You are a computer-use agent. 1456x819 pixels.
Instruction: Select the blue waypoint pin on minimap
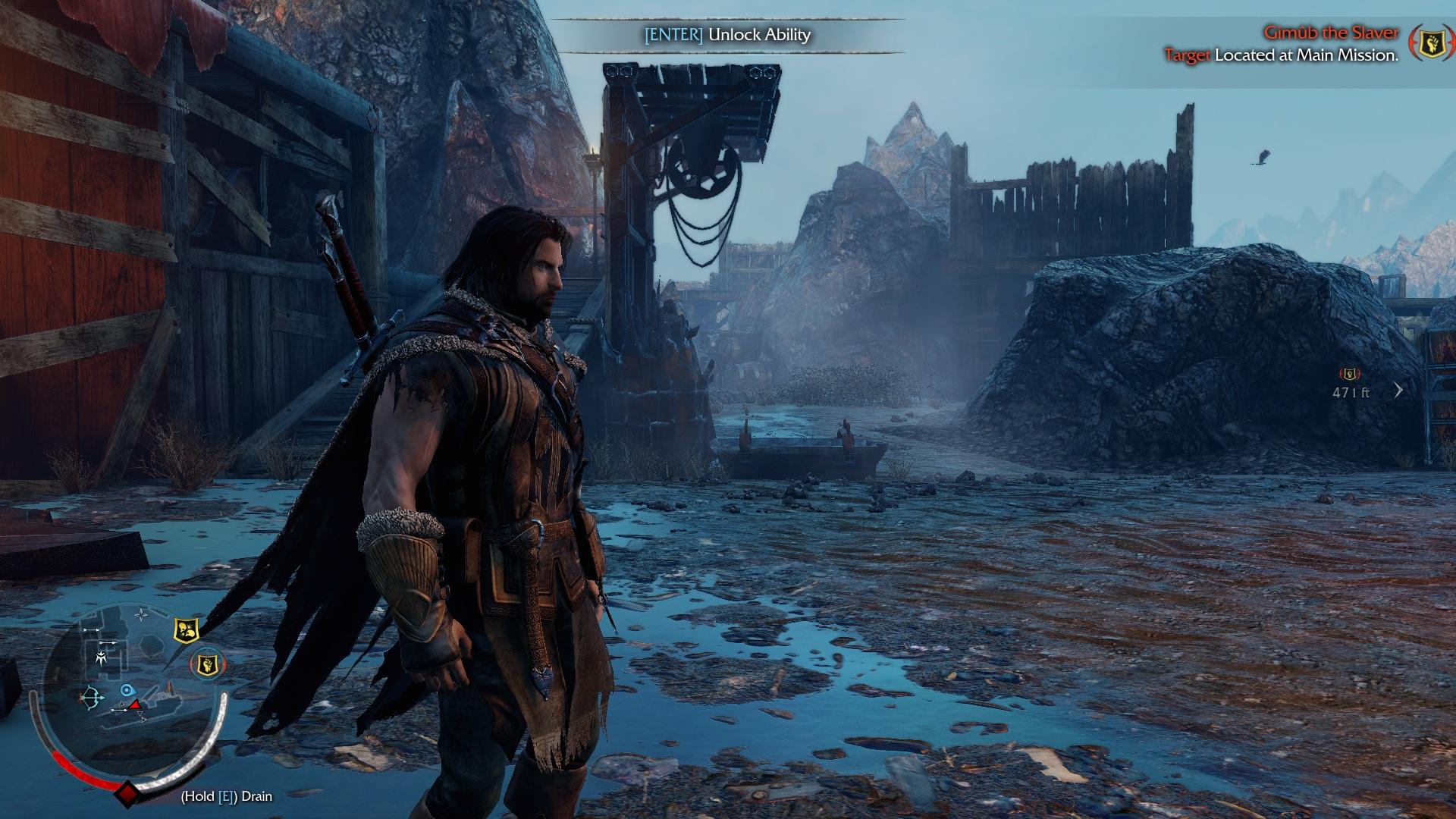pos(127,690)
